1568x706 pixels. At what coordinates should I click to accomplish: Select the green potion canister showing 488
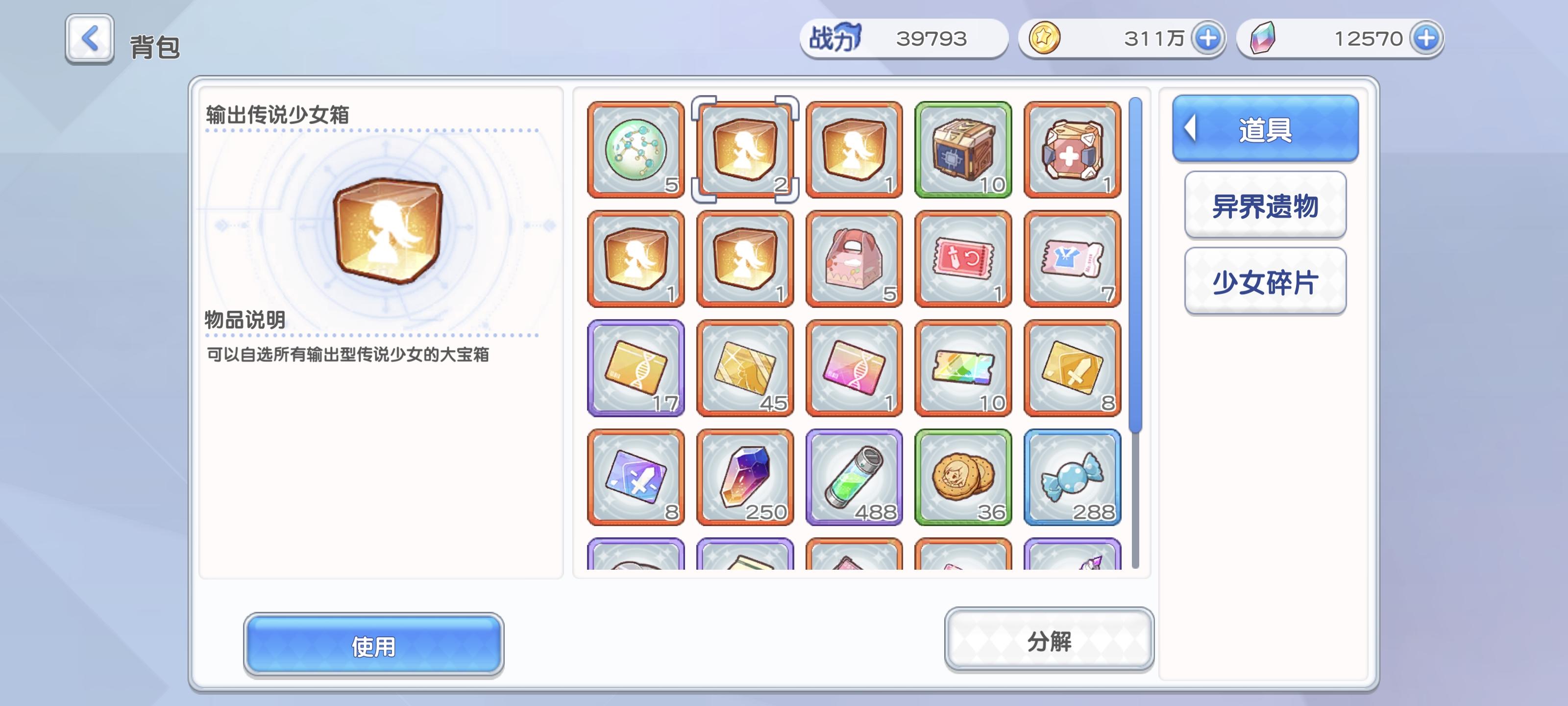click(x=854, y=479)
